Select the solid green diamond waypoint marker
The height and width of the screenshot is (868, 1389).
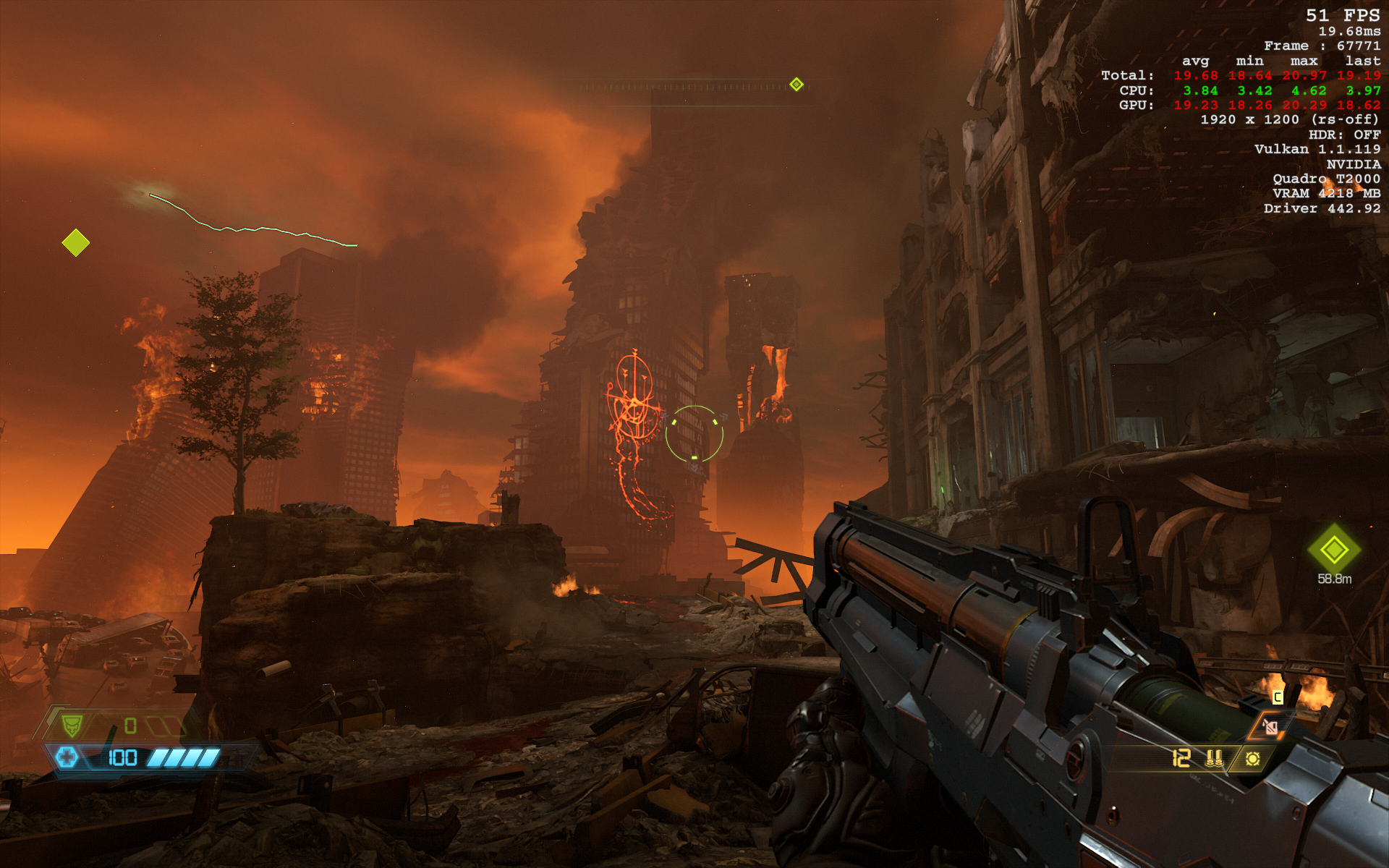click(x=76, y=243)
